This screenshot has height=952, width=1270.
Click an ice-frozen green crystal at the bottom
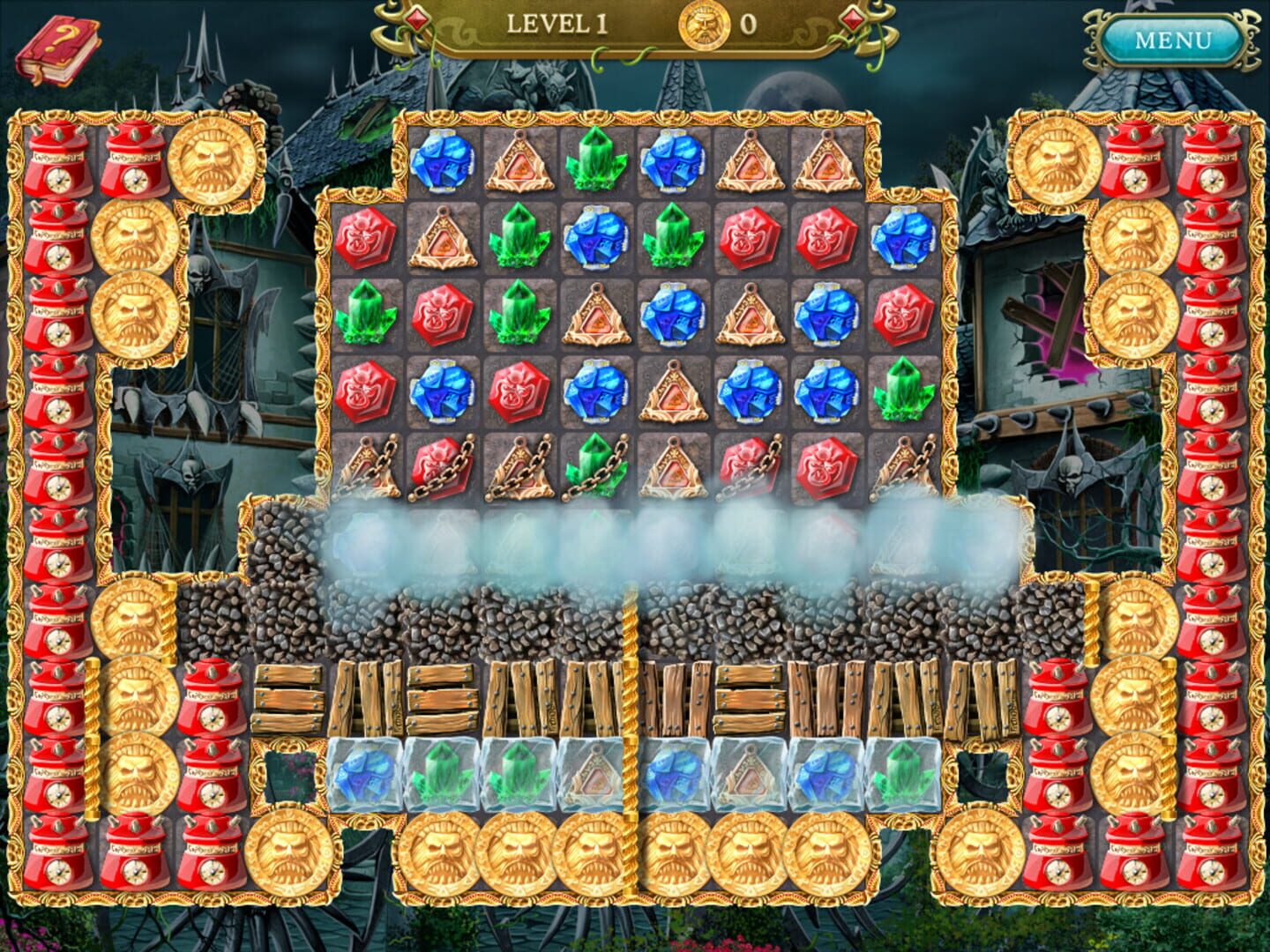[441, 776]
